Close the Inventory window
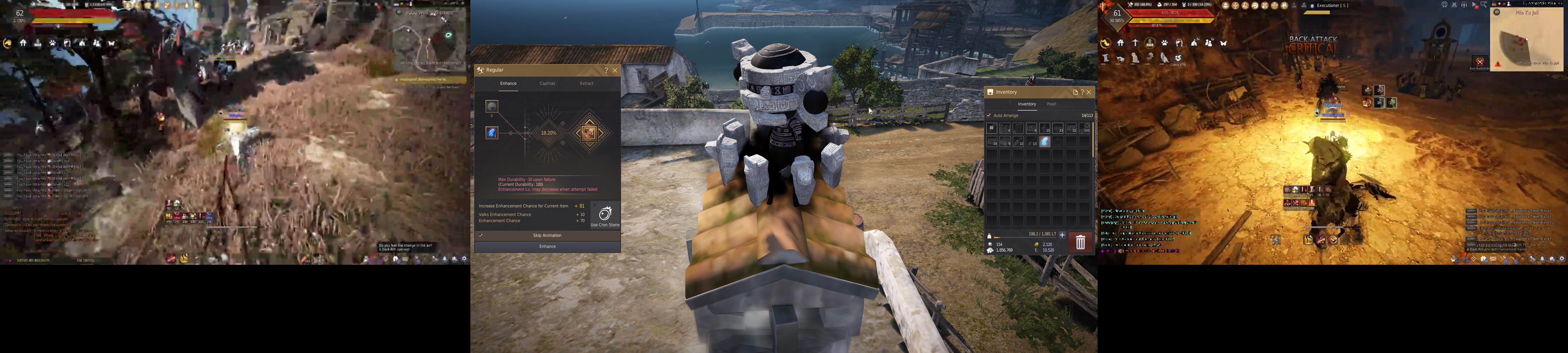Image resolution: width=1568 pixels, height=353 pixels. pyautogui.click(x=1089, y=92)
